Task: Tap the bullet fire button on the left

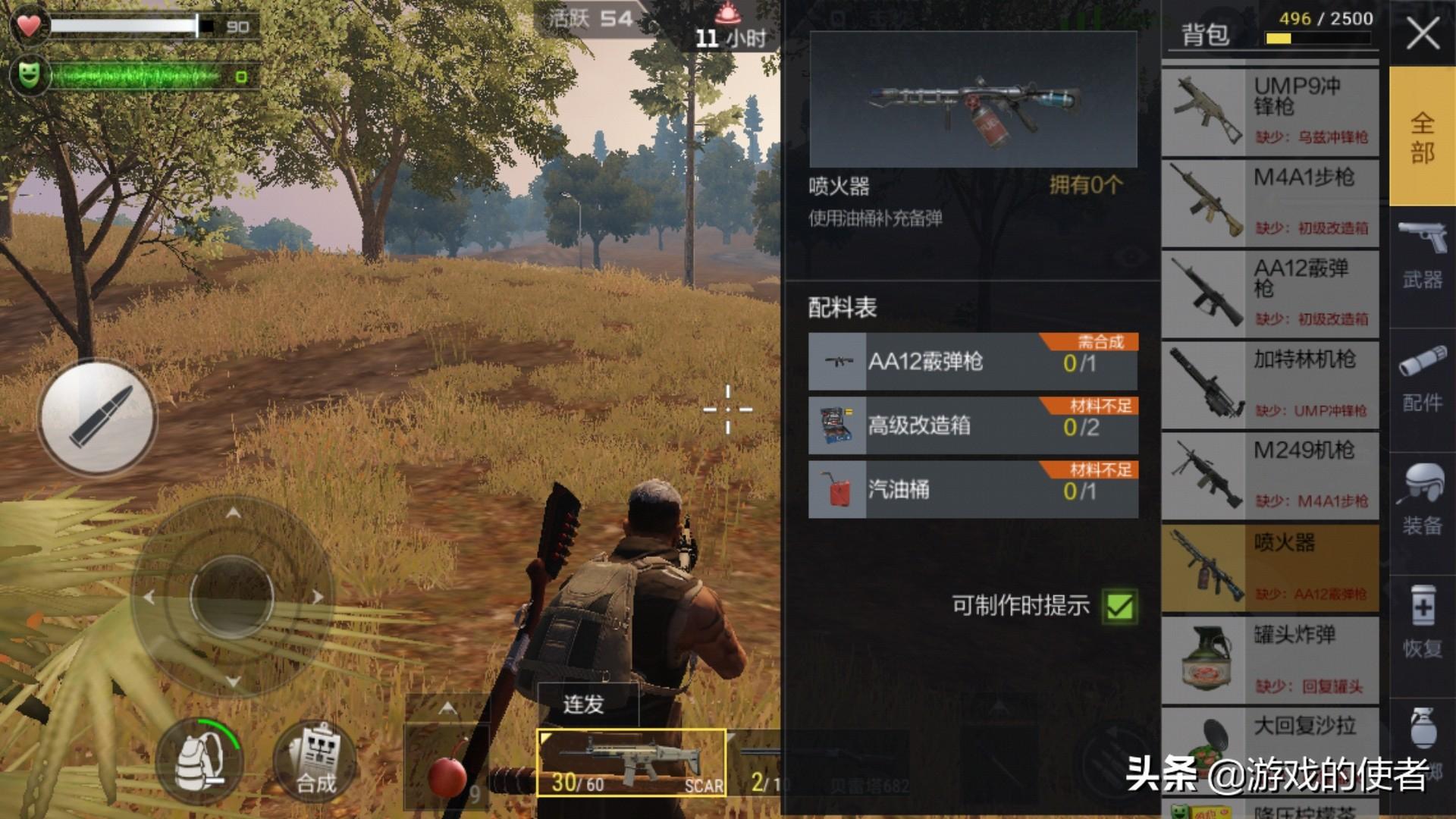Action: click(99, 417)
